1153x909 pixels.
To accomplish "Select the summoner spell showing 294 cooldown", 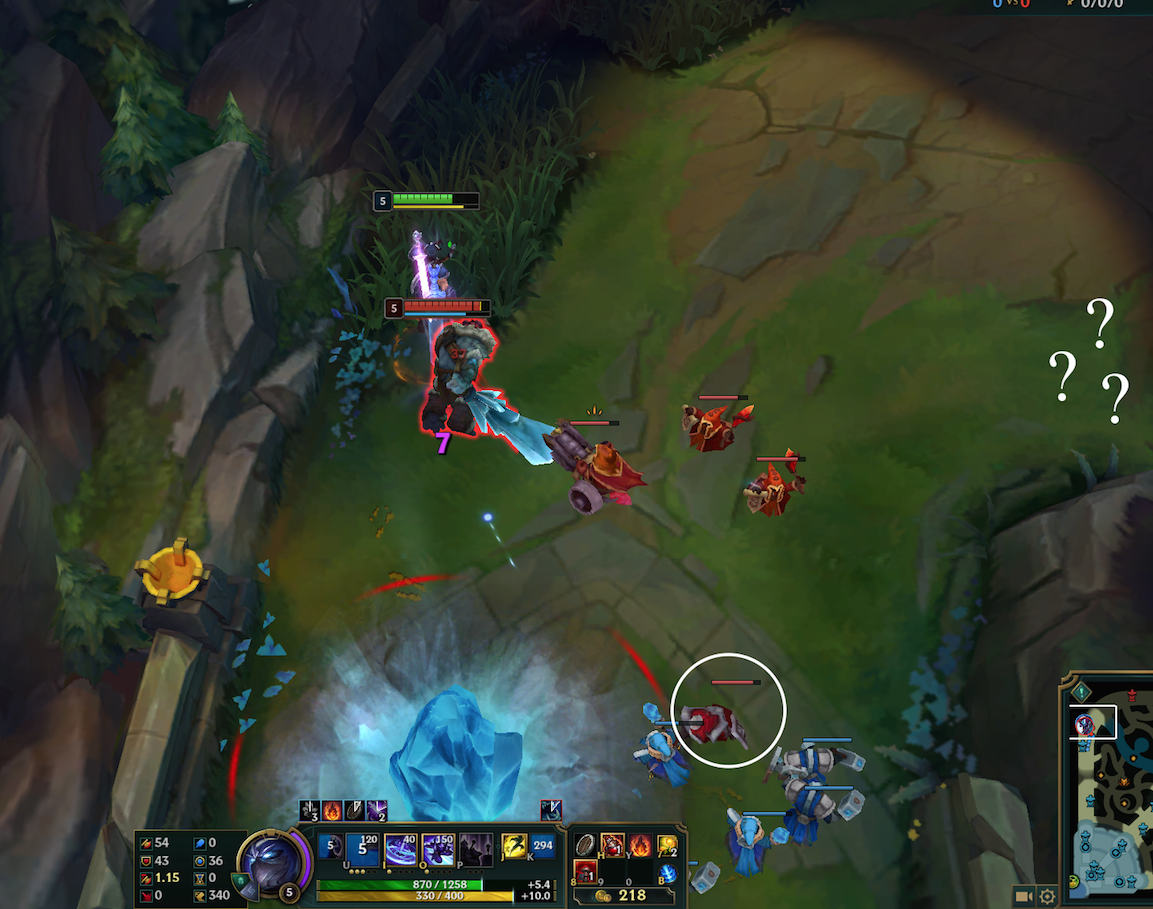I will tap(543, 847).
